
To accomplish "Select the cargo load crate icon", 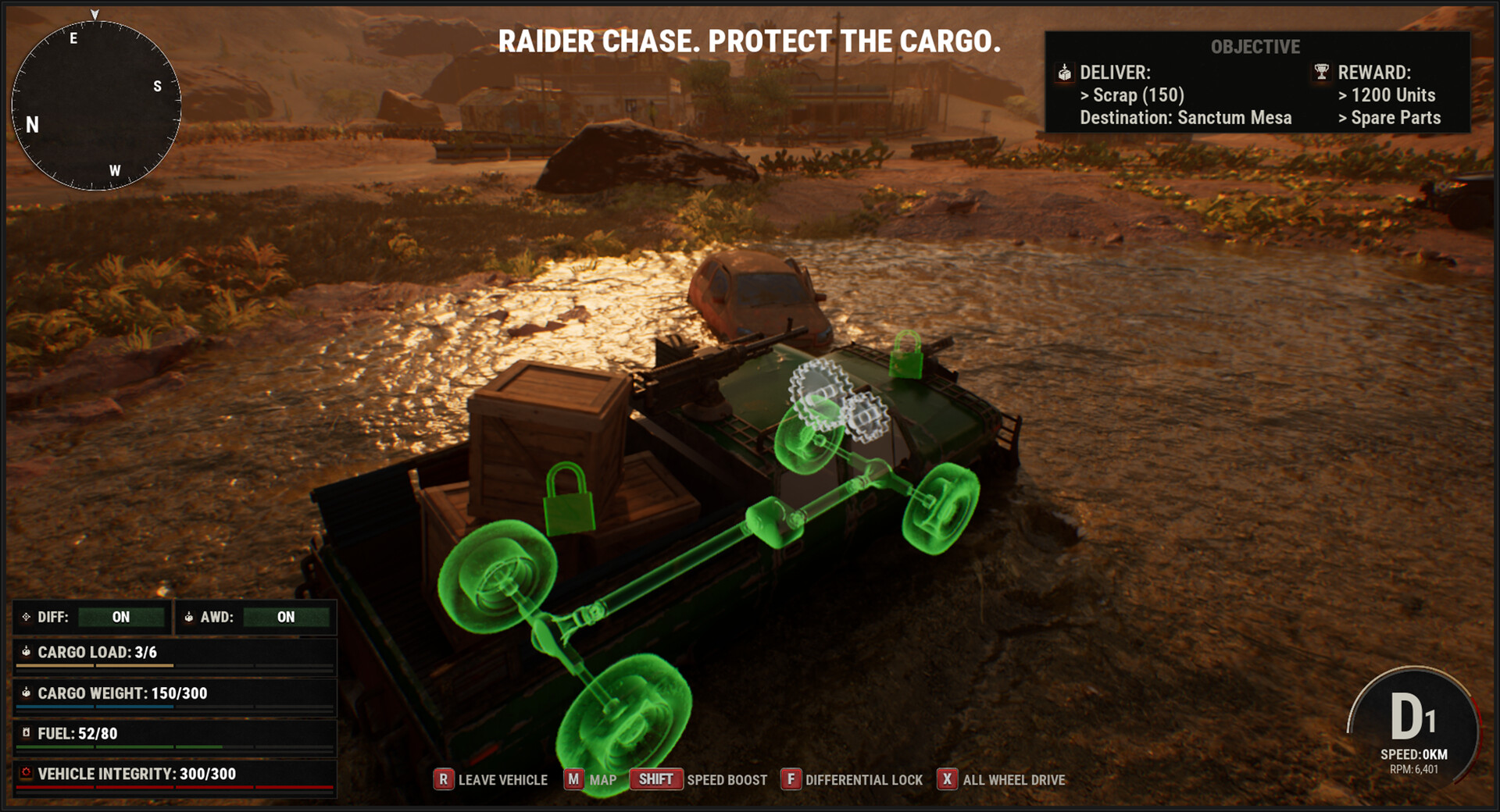I will pos(26,652).
